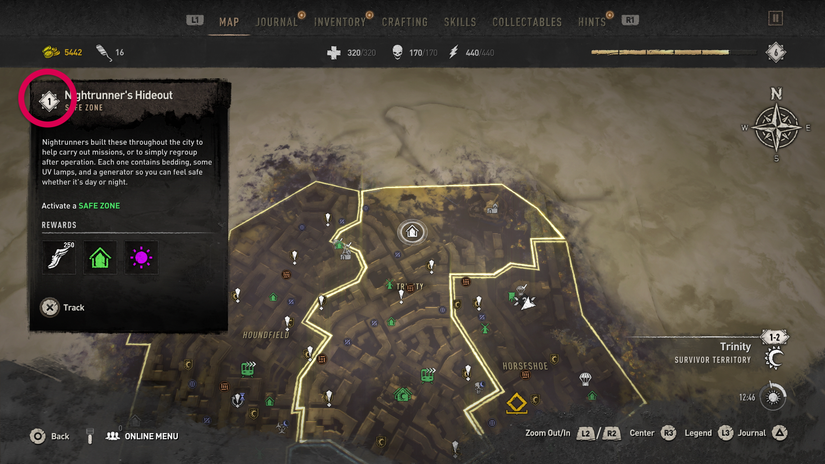Select the Map tab
This screenshot has height=464, width=825.
[228, 21]
